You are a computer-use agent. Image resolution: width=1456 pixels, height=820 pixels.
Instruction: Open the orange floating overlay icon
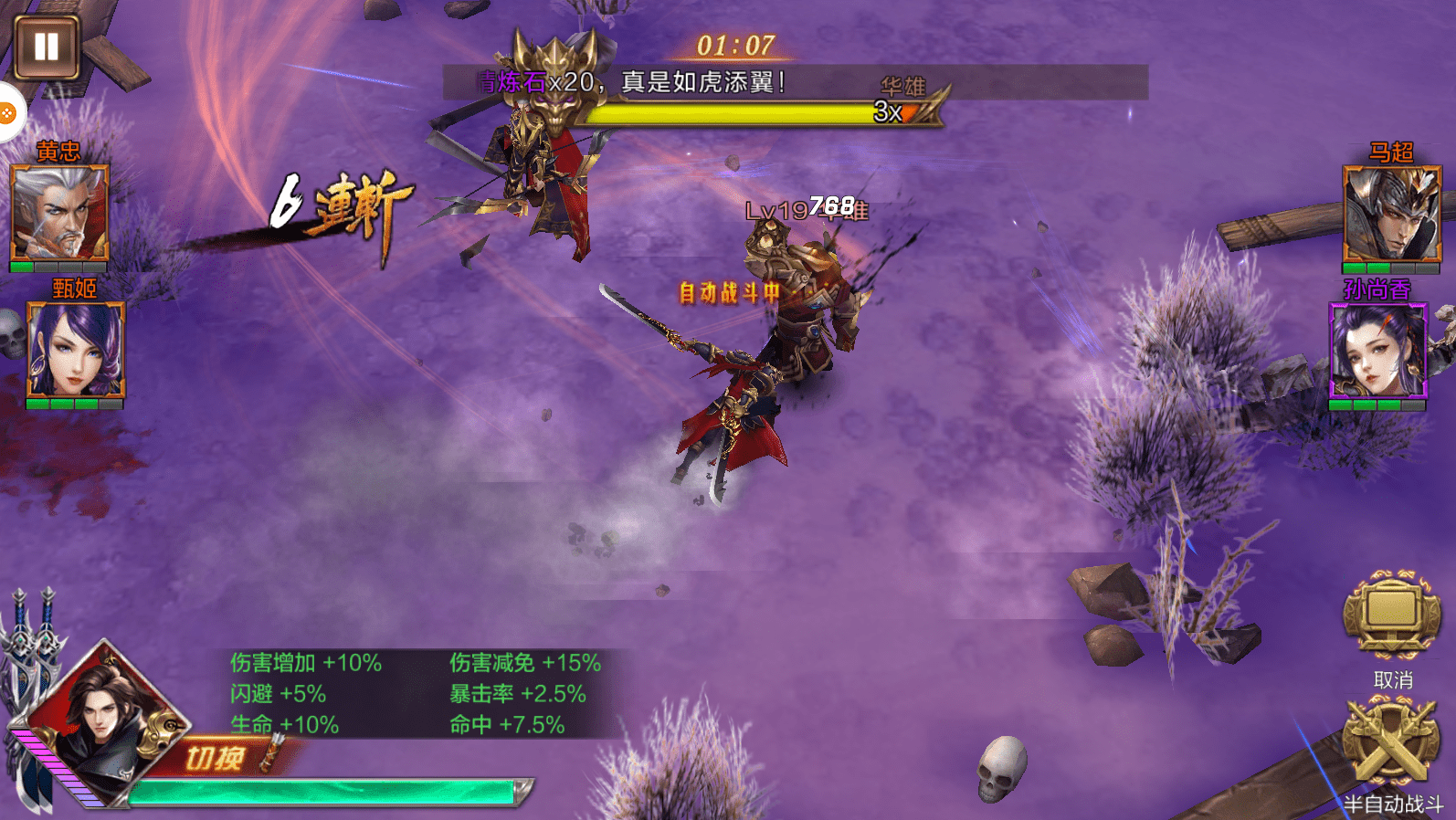(7, 113)
